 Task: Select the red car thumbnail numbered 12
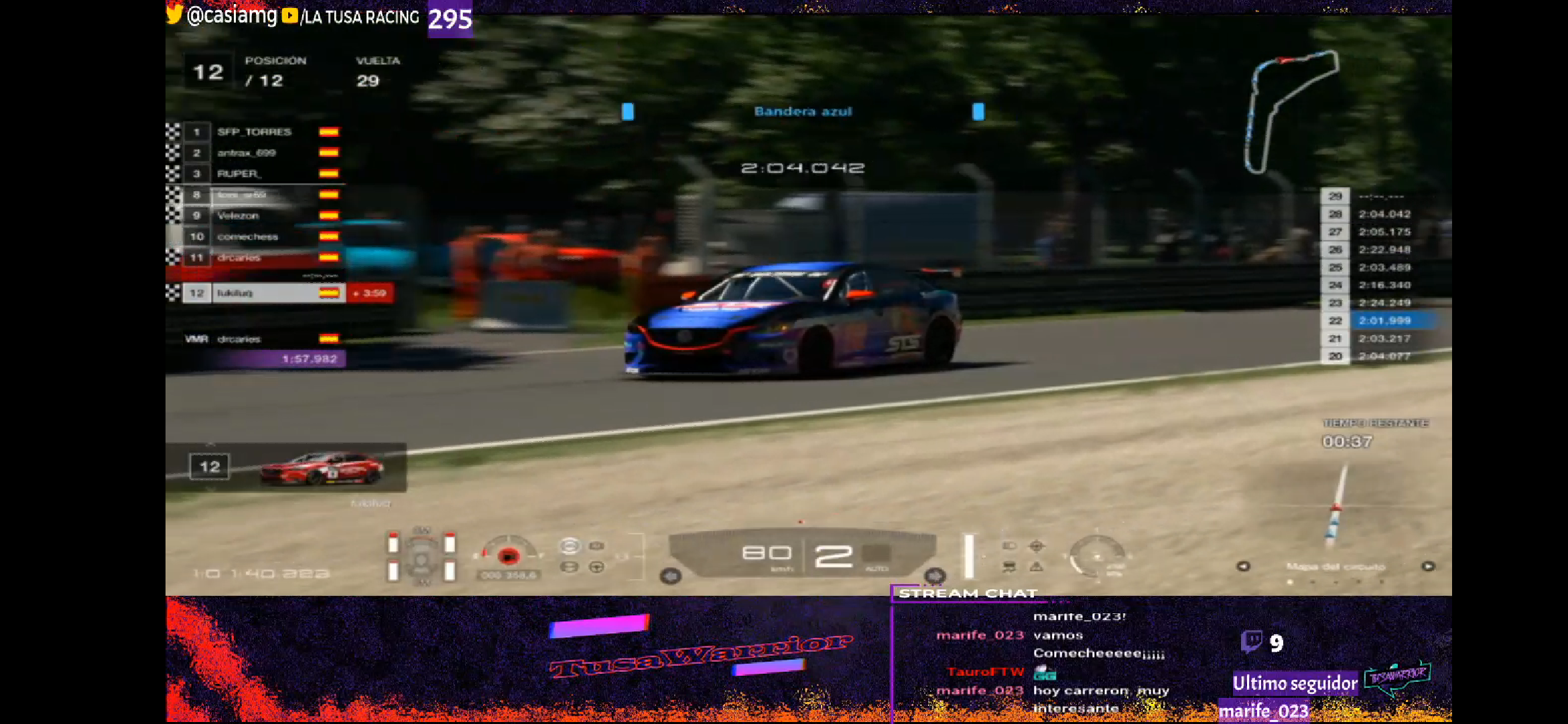coord(322,468)
